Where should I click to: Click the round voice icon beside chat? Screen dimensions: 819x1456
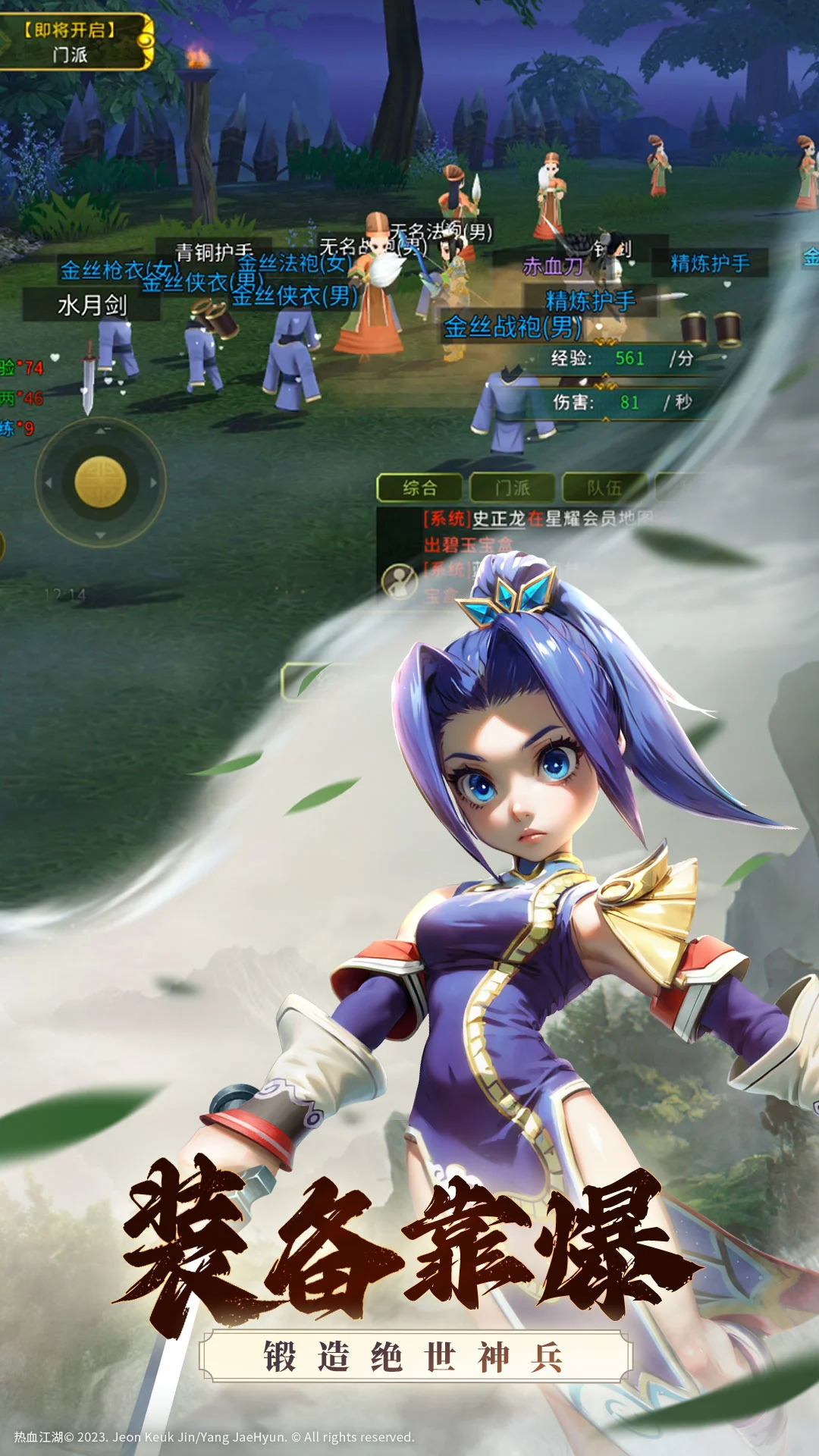click(399, 582)
